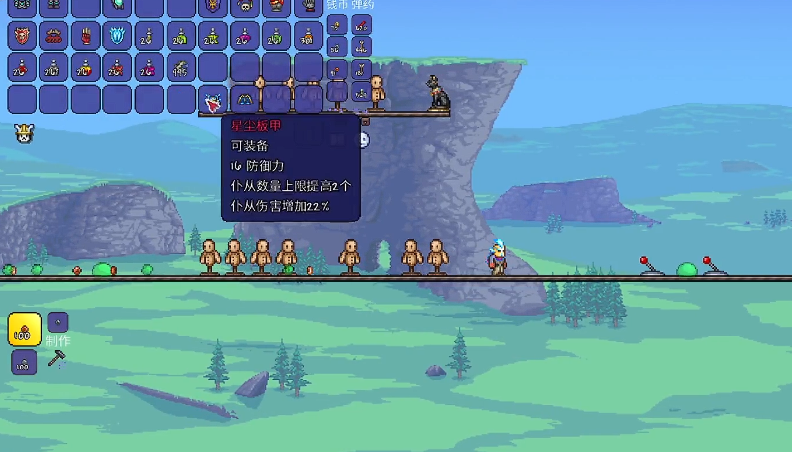Open the crafting window hammer icon
The image size is (792, 452).
point(57,358)
